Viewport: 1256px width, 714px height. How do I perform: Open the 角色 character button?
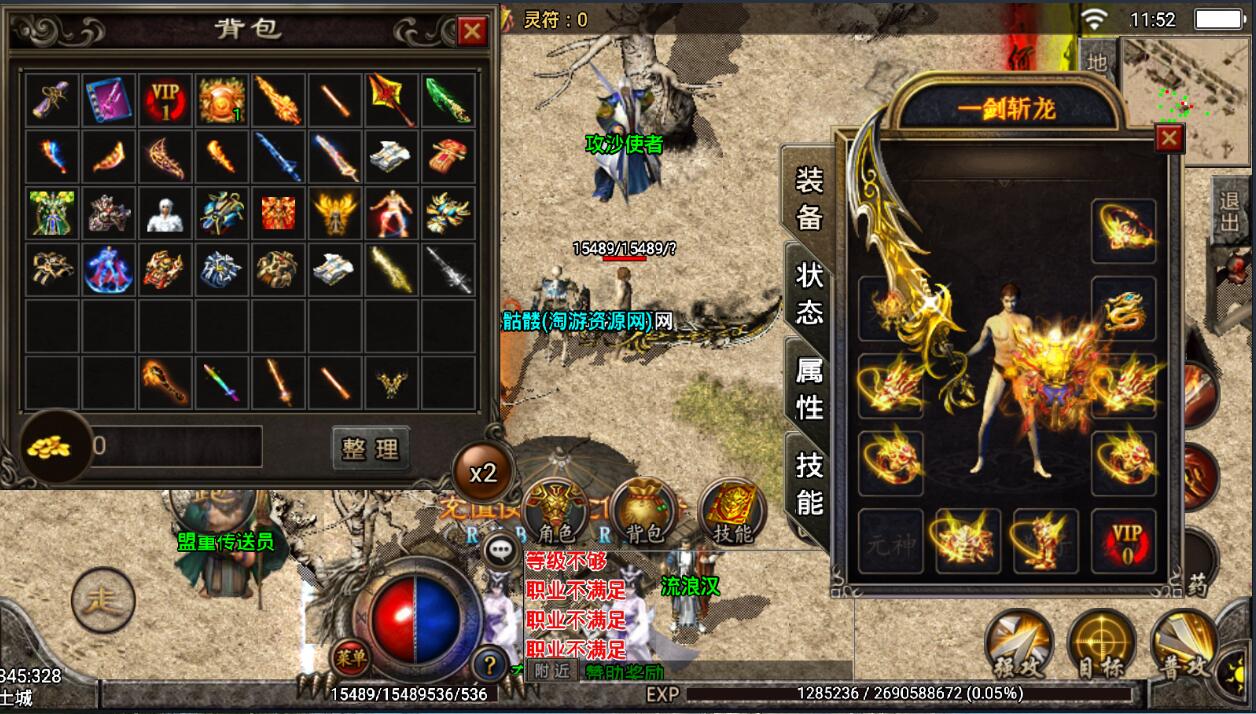click(x=555, y=511)
